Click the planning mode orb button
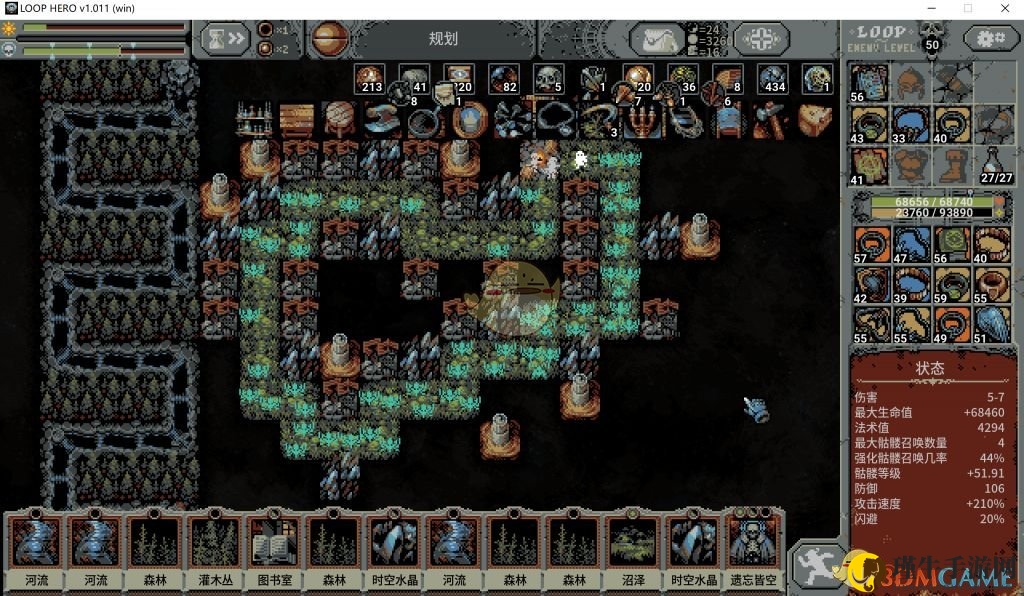Screen dimensions: 1024x596 tap(328, 39)
